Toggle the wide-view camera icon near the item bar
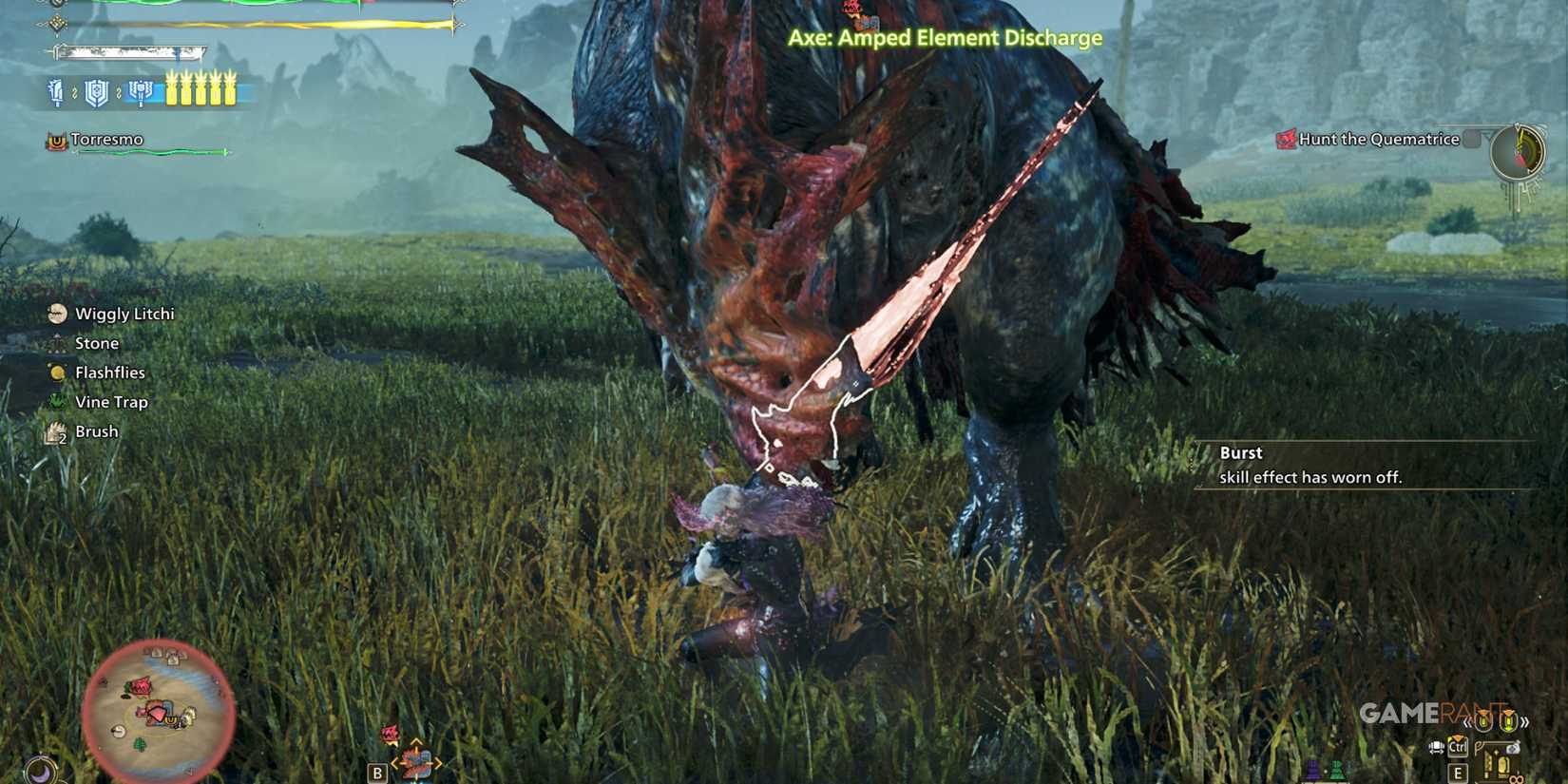The height and width of the screenshot is (784, 1568). pos(1436,747)
